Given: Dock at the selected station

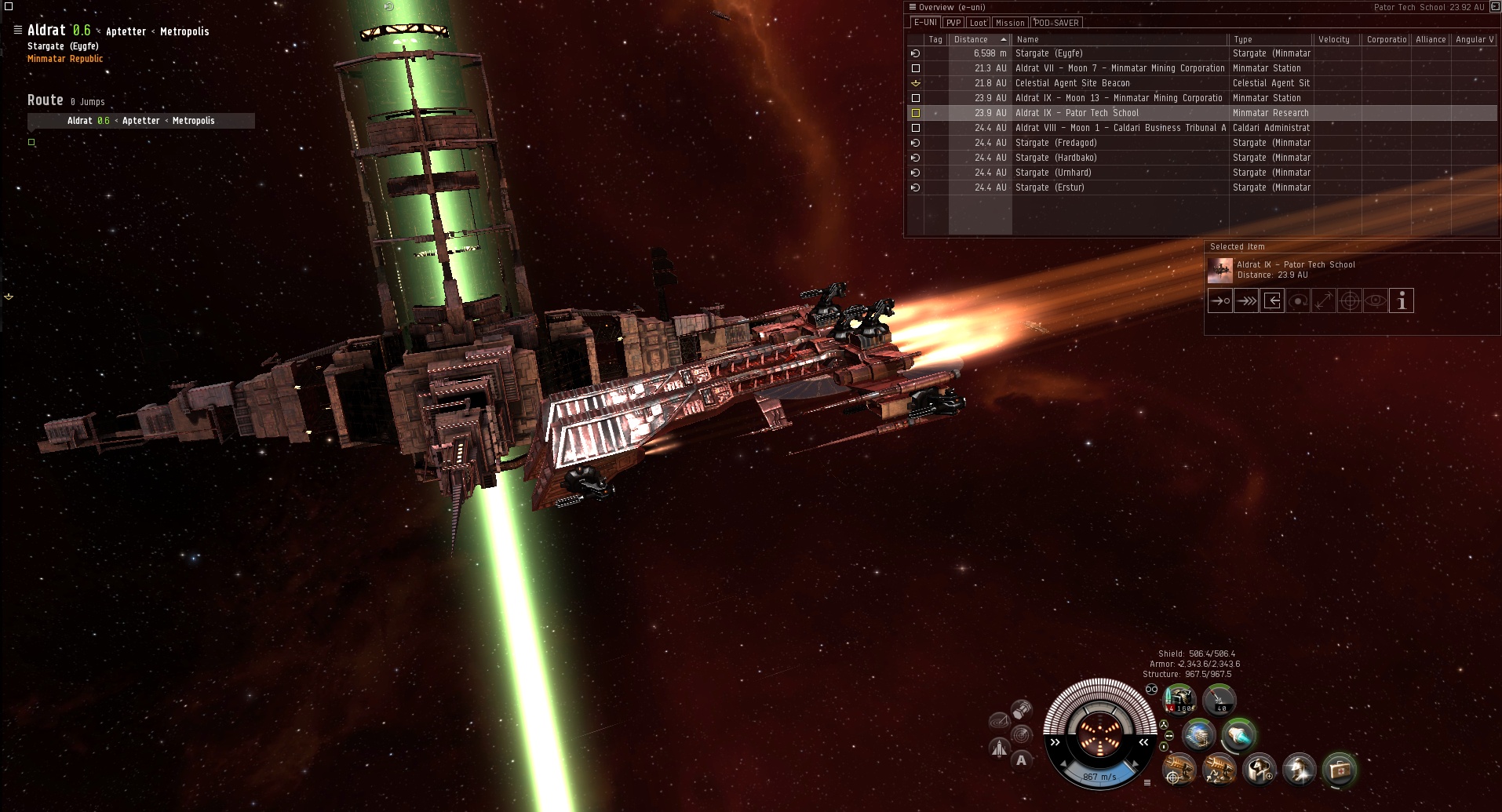Looking at the screenshot, I should point(1272,300).
